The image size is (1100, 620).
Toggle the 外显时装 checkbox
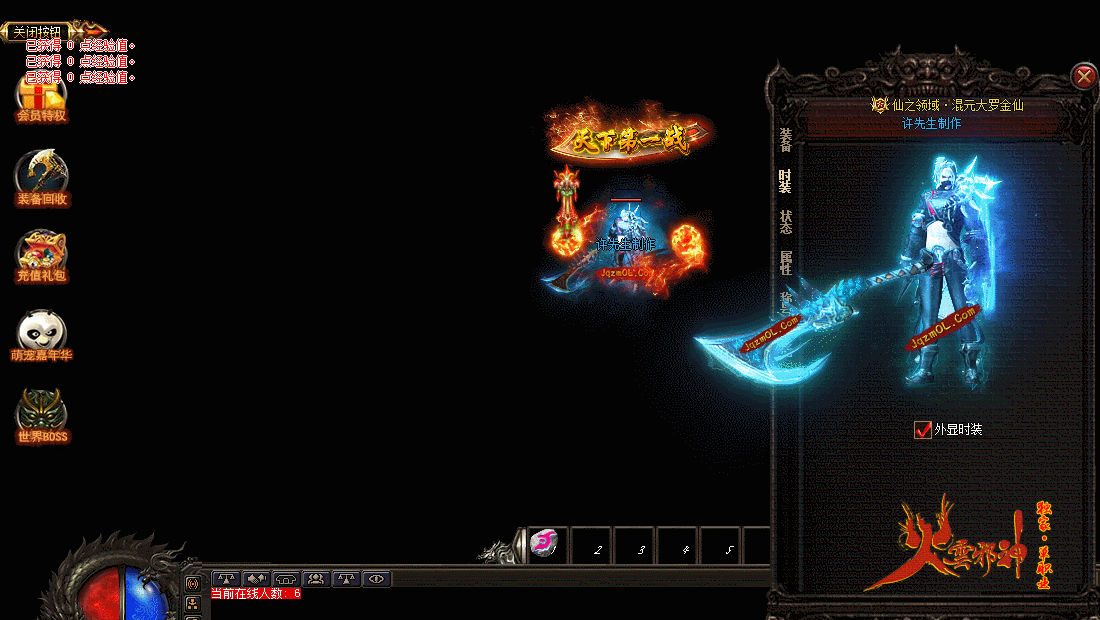tap(923, 430)
